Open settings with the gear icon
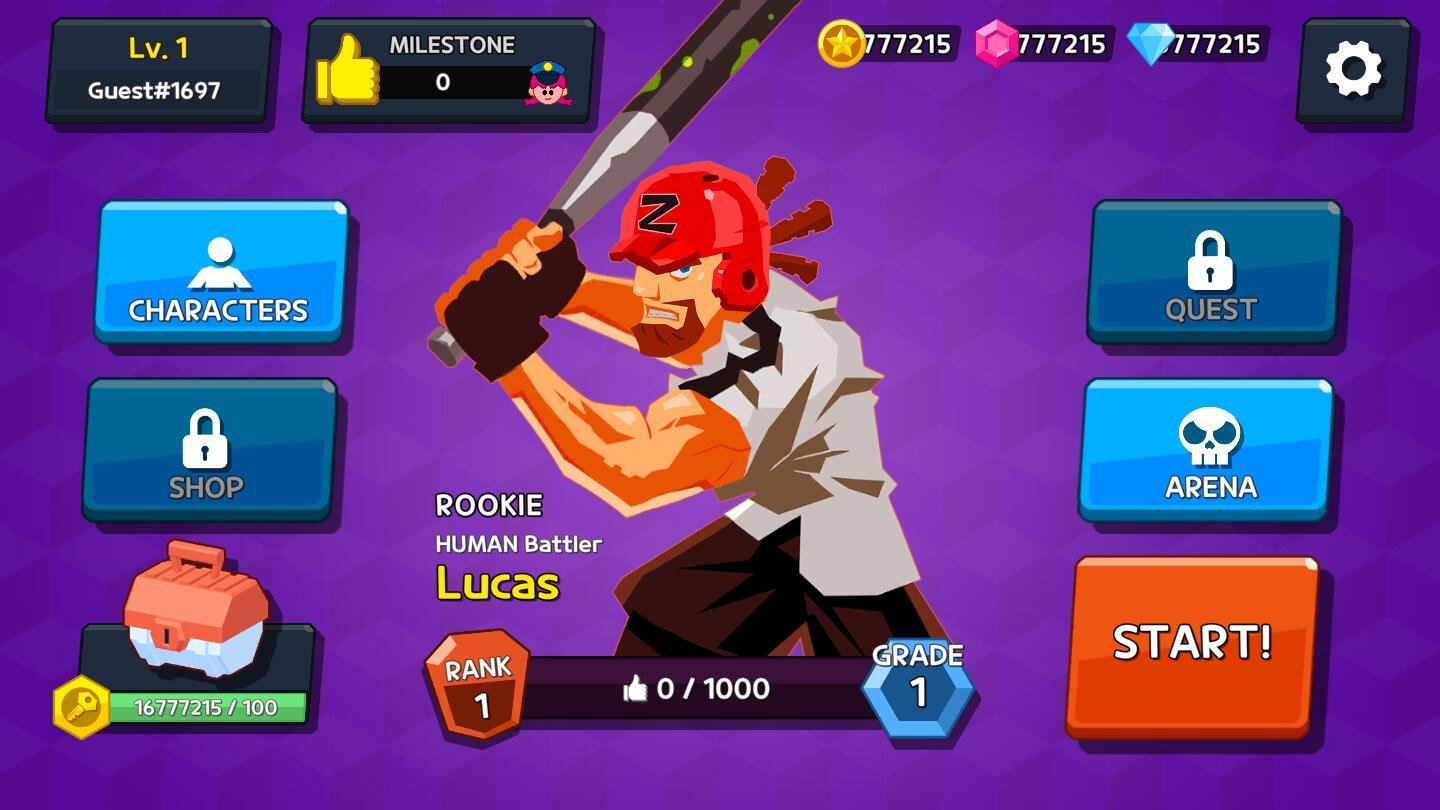The image size is (1440, 810). point(1353,70)
